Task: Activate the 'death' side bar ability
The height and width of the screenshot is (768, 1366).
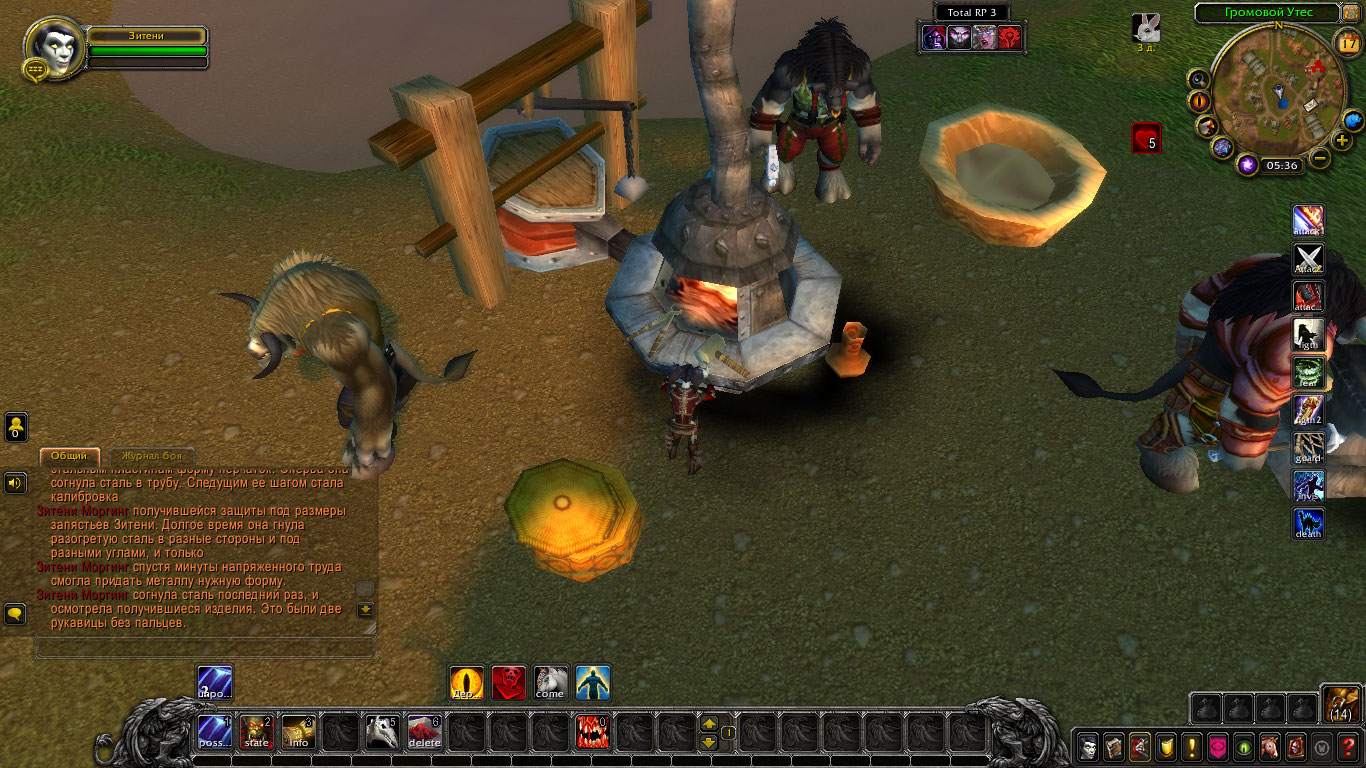Action: pos(1308,524)
